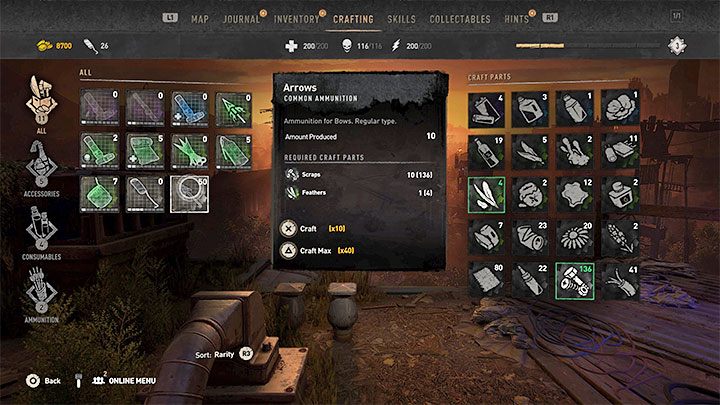Select the bottle craft part with 19
Image resolution: width=720 pixels, height=405 pixels.
(485, 152)
